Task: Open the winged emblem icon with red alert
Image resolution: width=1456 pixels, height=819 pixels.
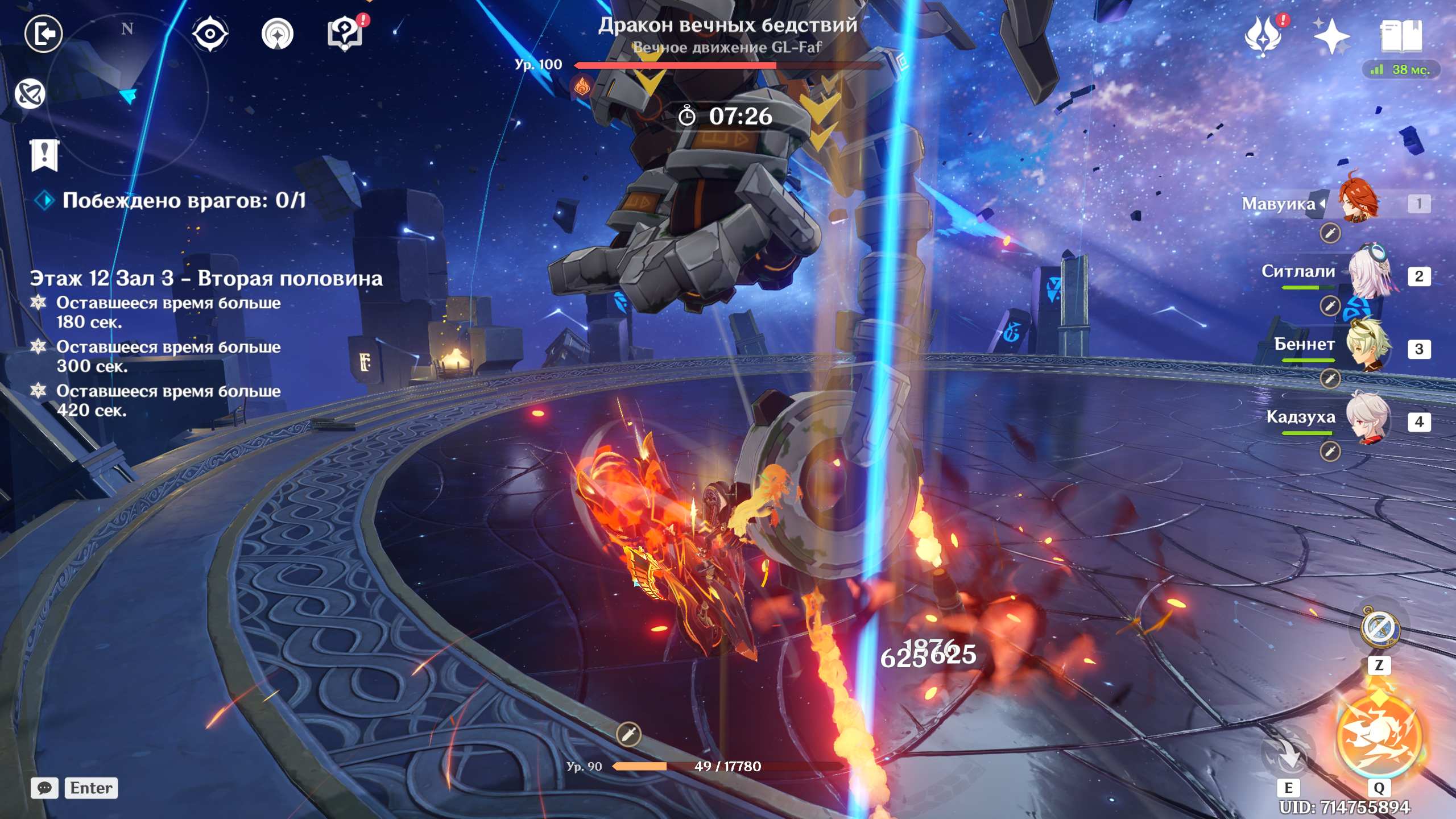Action: [x=1263, y=35]
